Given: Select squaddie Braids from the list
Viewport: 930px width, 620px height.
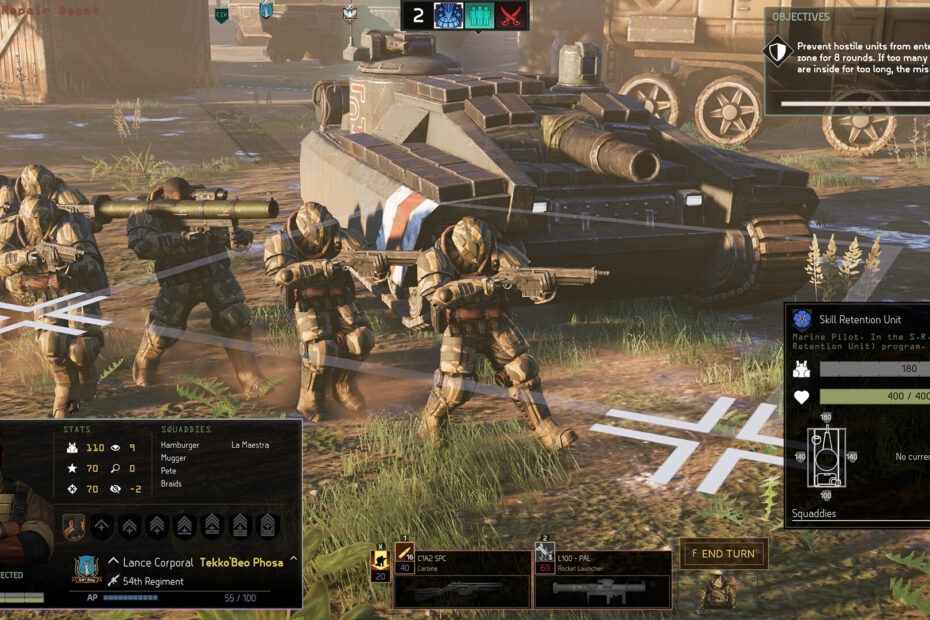Looking at the screenshot, I should pos(173,484).
